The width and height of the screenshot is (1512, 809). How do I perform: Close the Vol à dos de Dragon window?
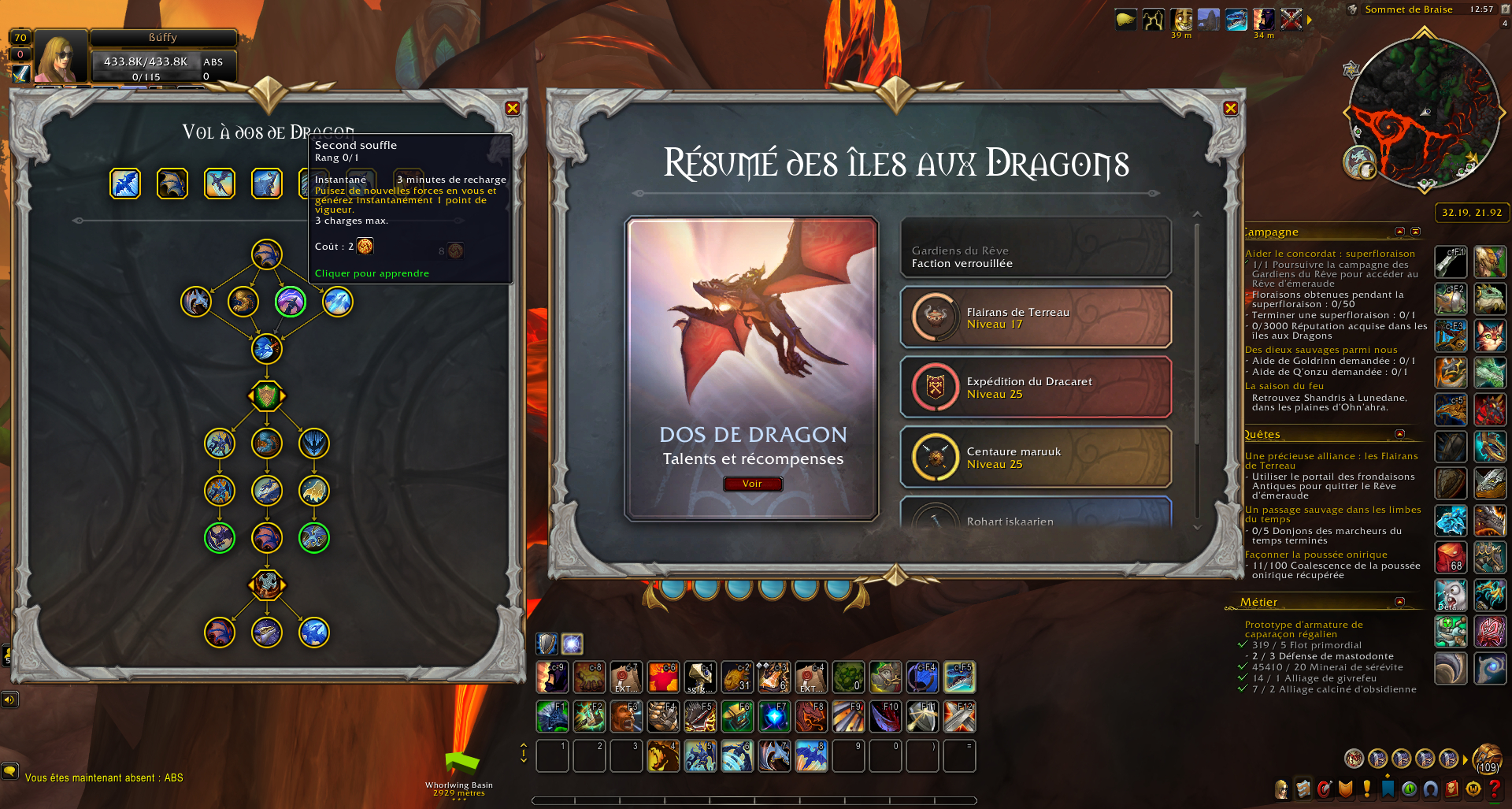click(x=513, y=109)
